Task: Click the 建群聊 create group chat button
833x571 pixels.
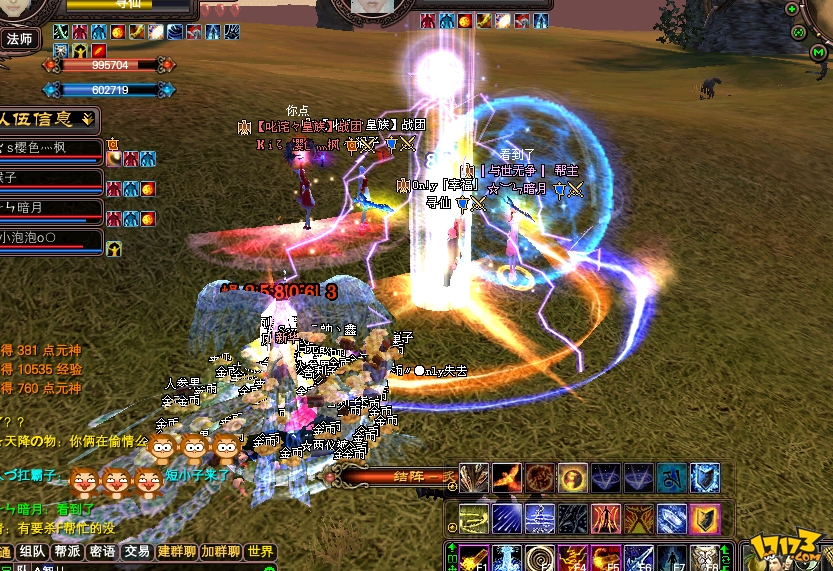Action: click(175, 551)
